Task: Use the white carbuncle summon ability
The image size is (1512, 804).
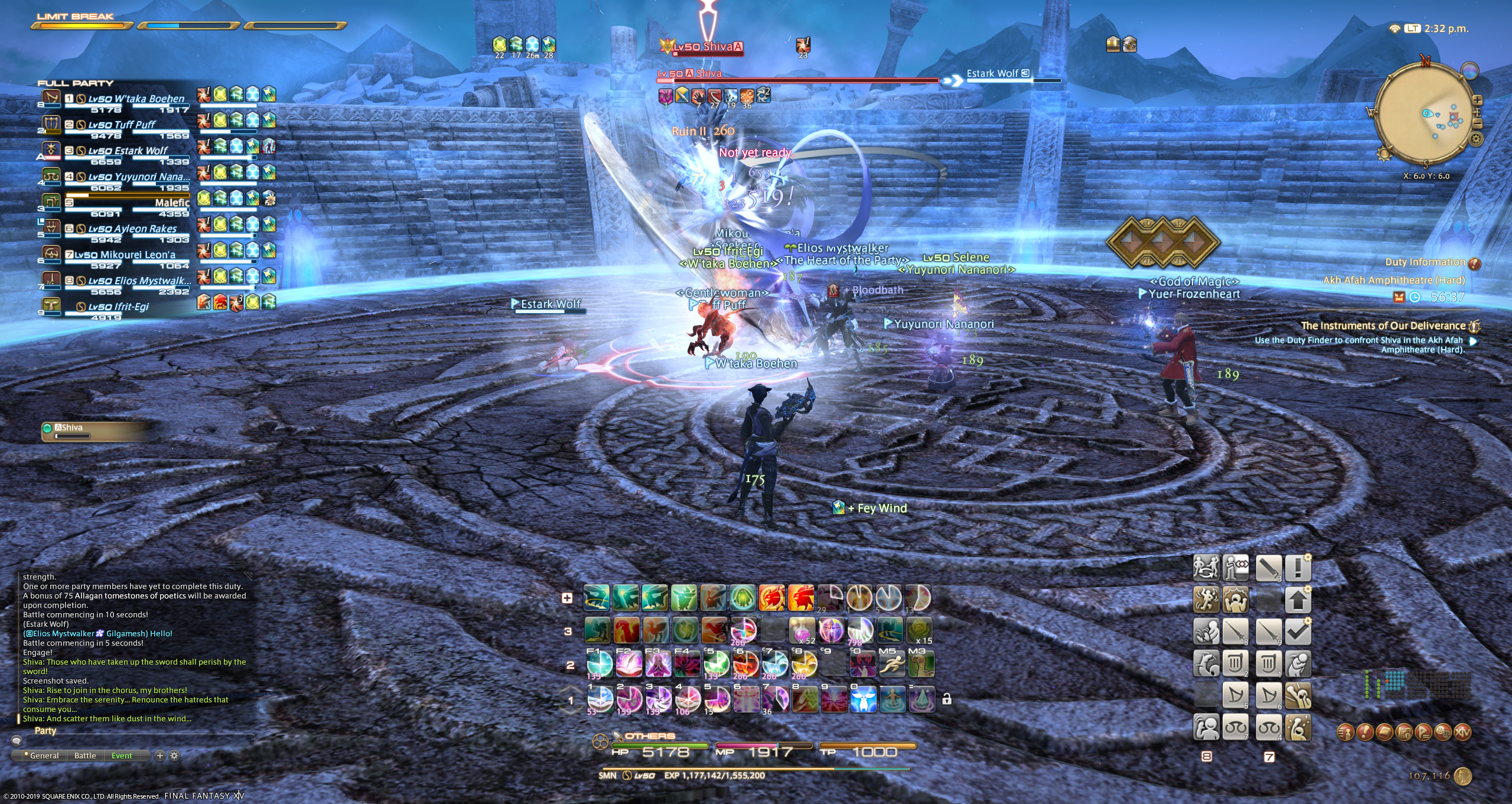Action: point(863,699)
